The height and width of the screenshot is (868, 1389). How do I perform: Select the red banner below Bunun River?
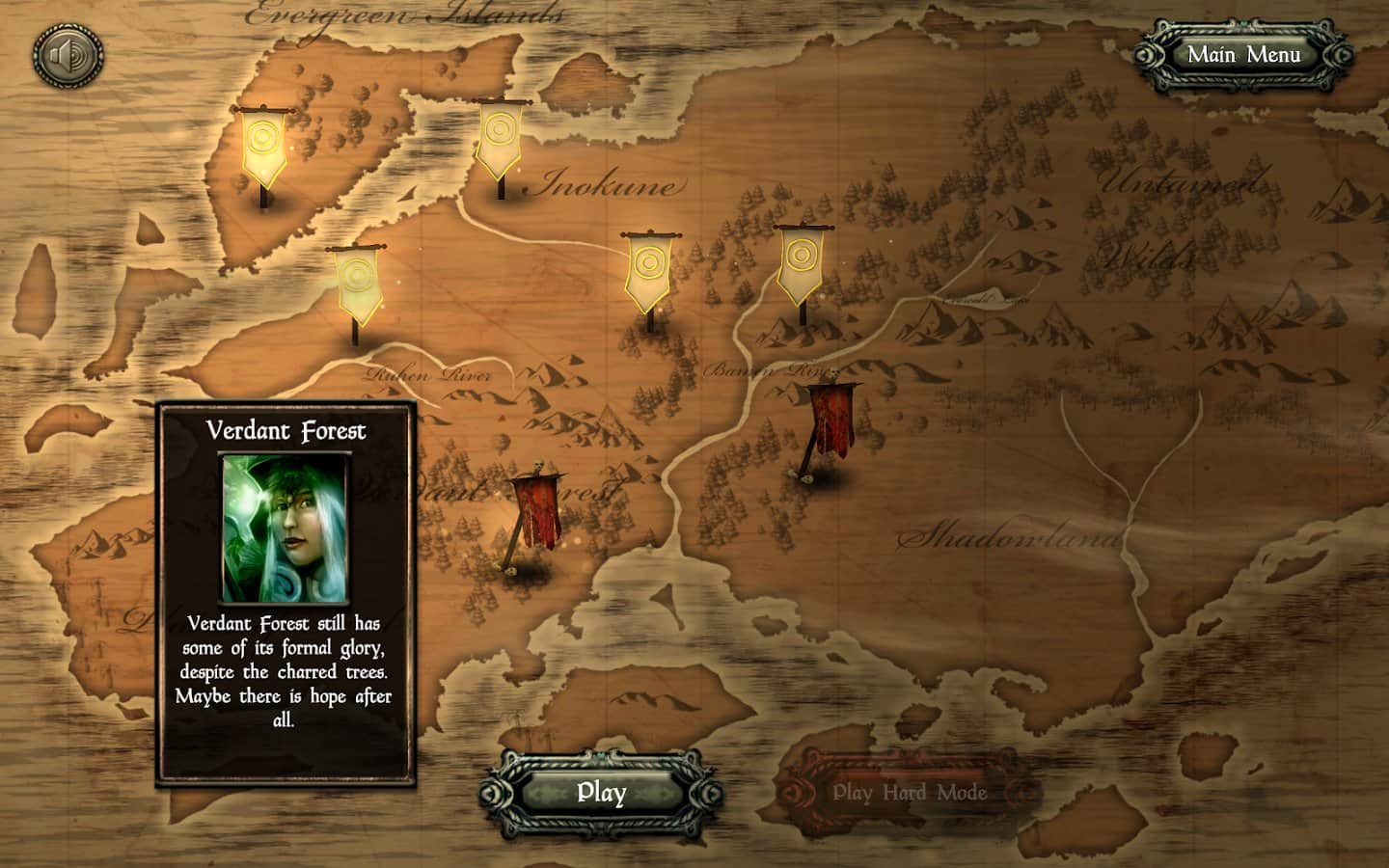[827, 424]
